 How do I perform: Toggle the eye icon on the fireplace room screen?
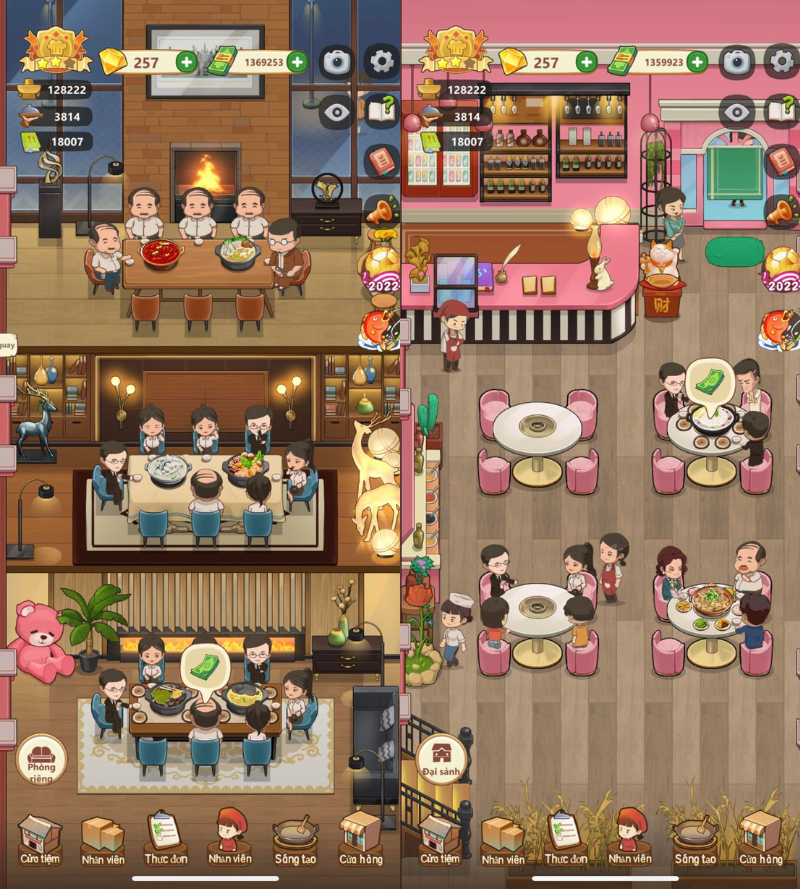tap(336, 111)
